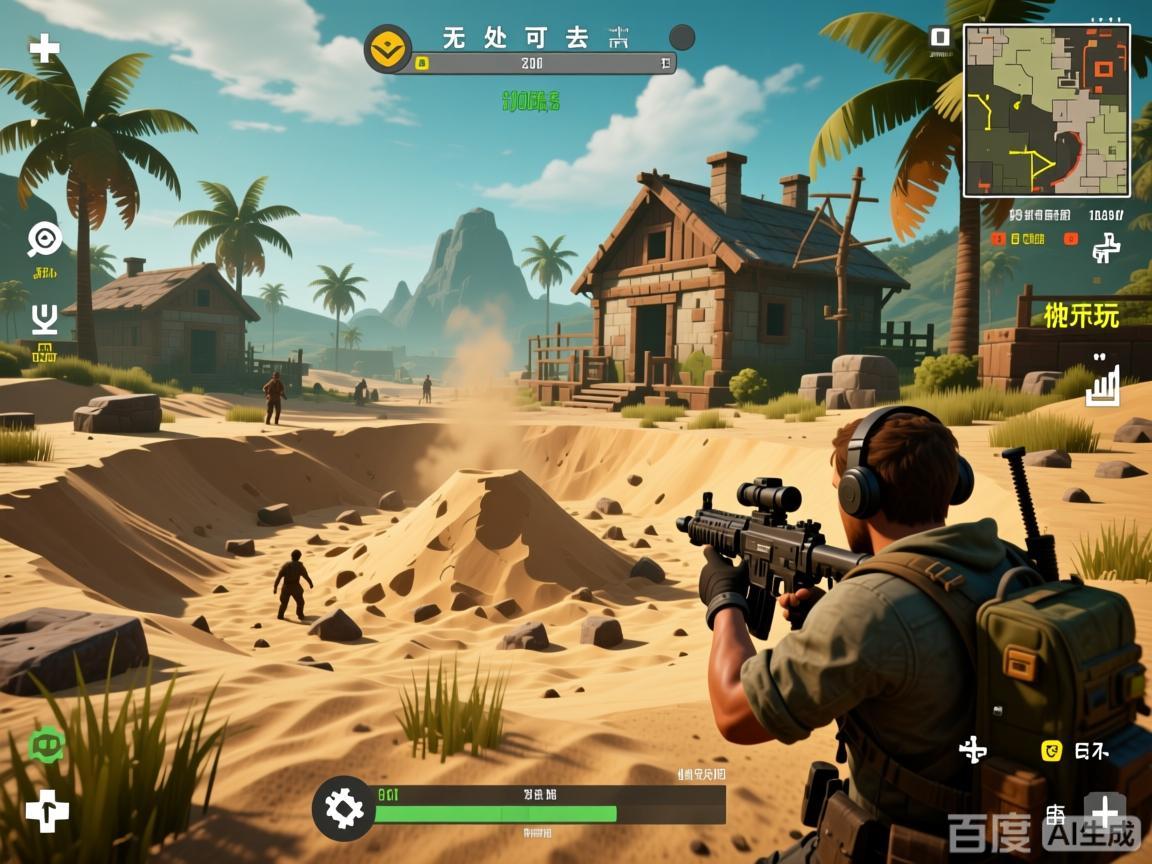Tap the white cross arrow pad icon

pyautogui.click(x=47, y=810)
